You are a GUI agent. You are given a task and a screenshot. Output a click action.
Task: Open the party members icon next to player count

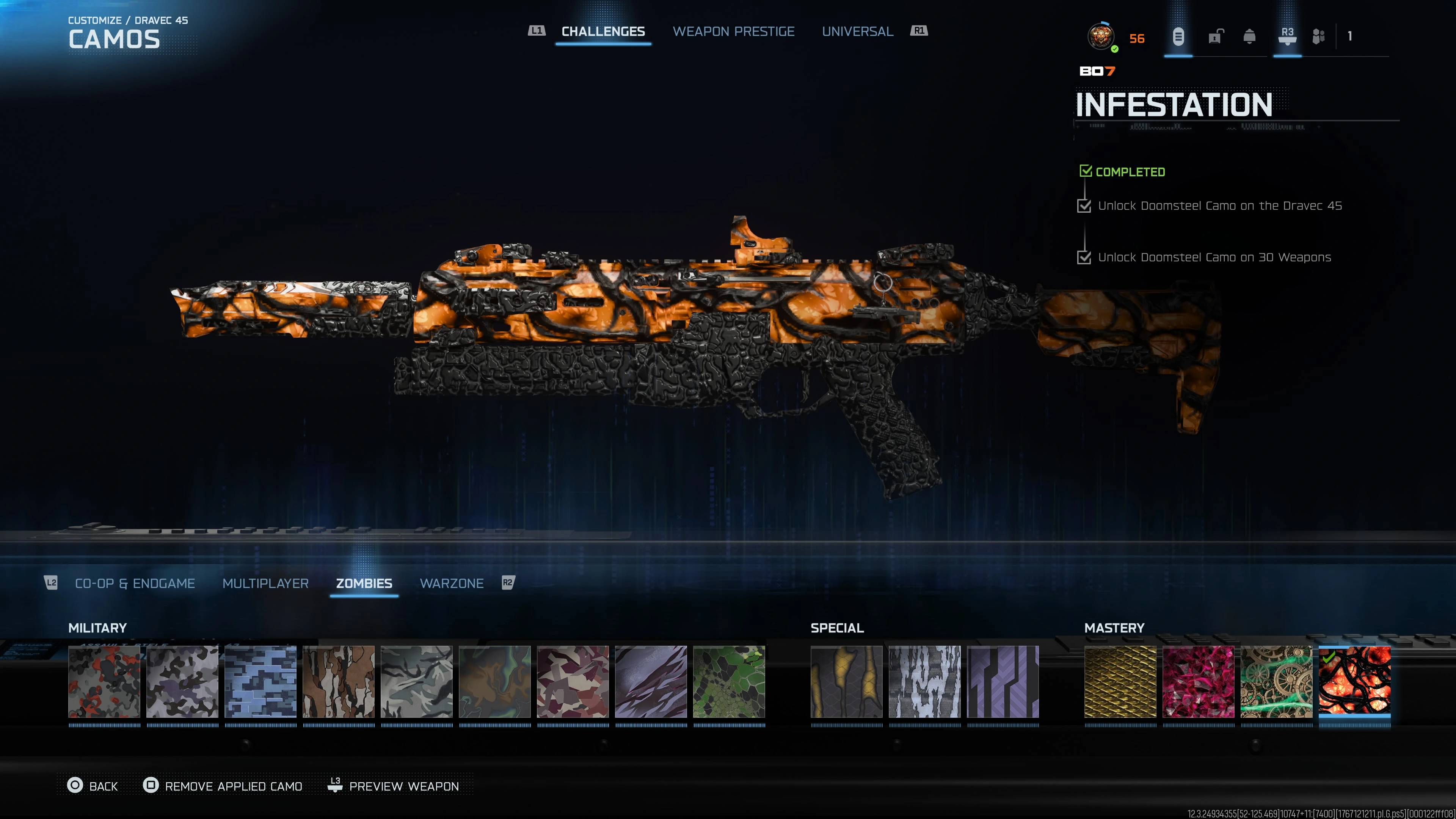click(1319, 37)
